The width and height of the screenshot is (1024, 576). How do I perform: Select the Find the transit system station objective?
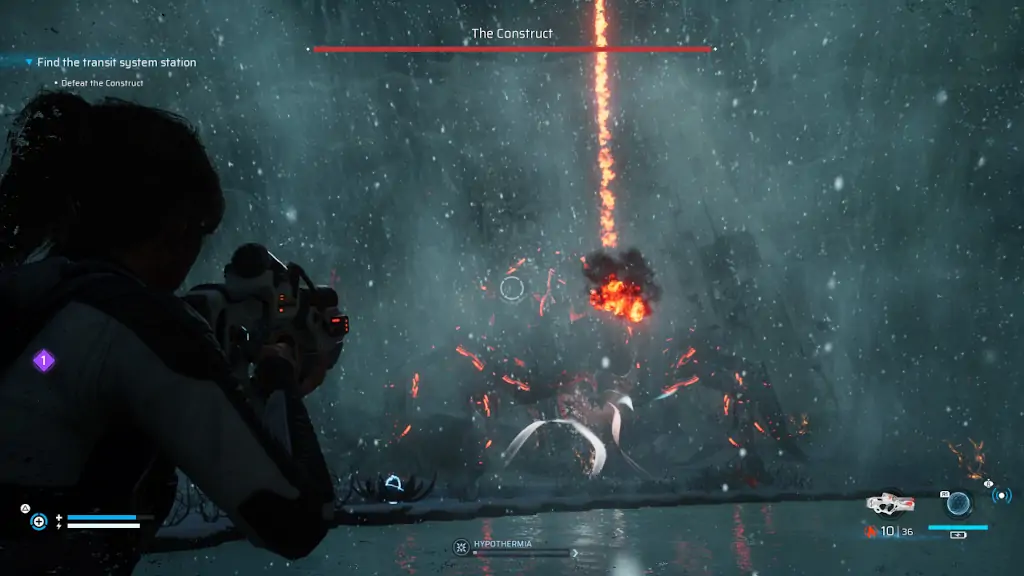116,62
